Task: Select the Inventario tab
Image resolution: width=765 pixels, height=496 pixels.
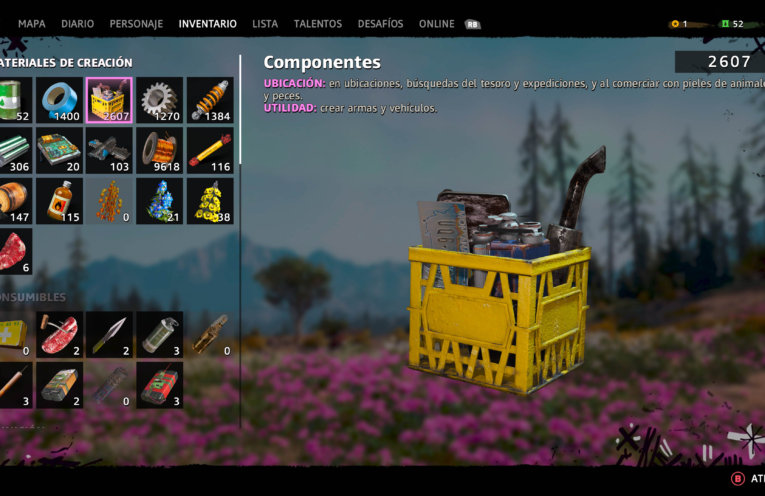Action: pyautogui.click(x=207, y=24)
